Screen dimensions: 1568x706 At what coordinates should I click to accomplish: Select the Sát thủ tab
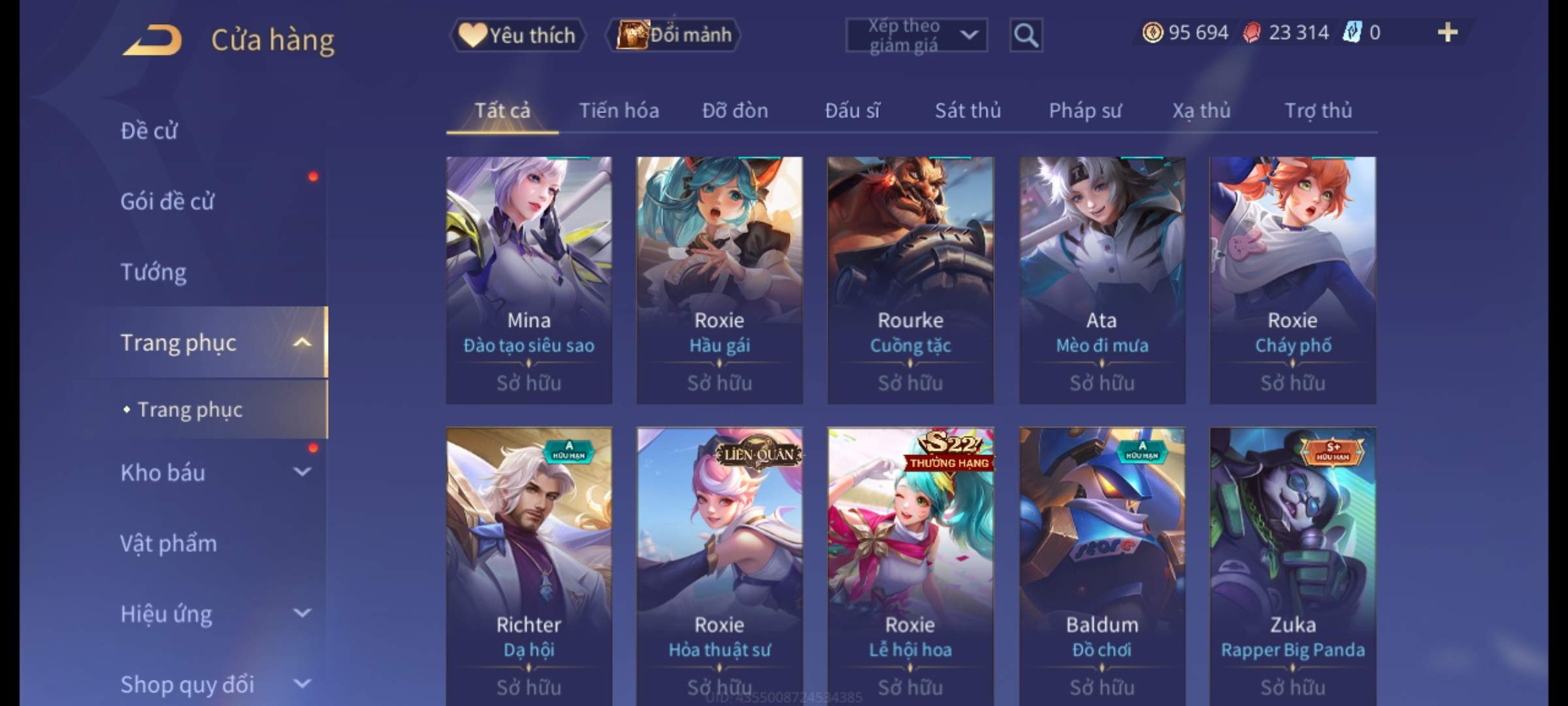point(968,110)
